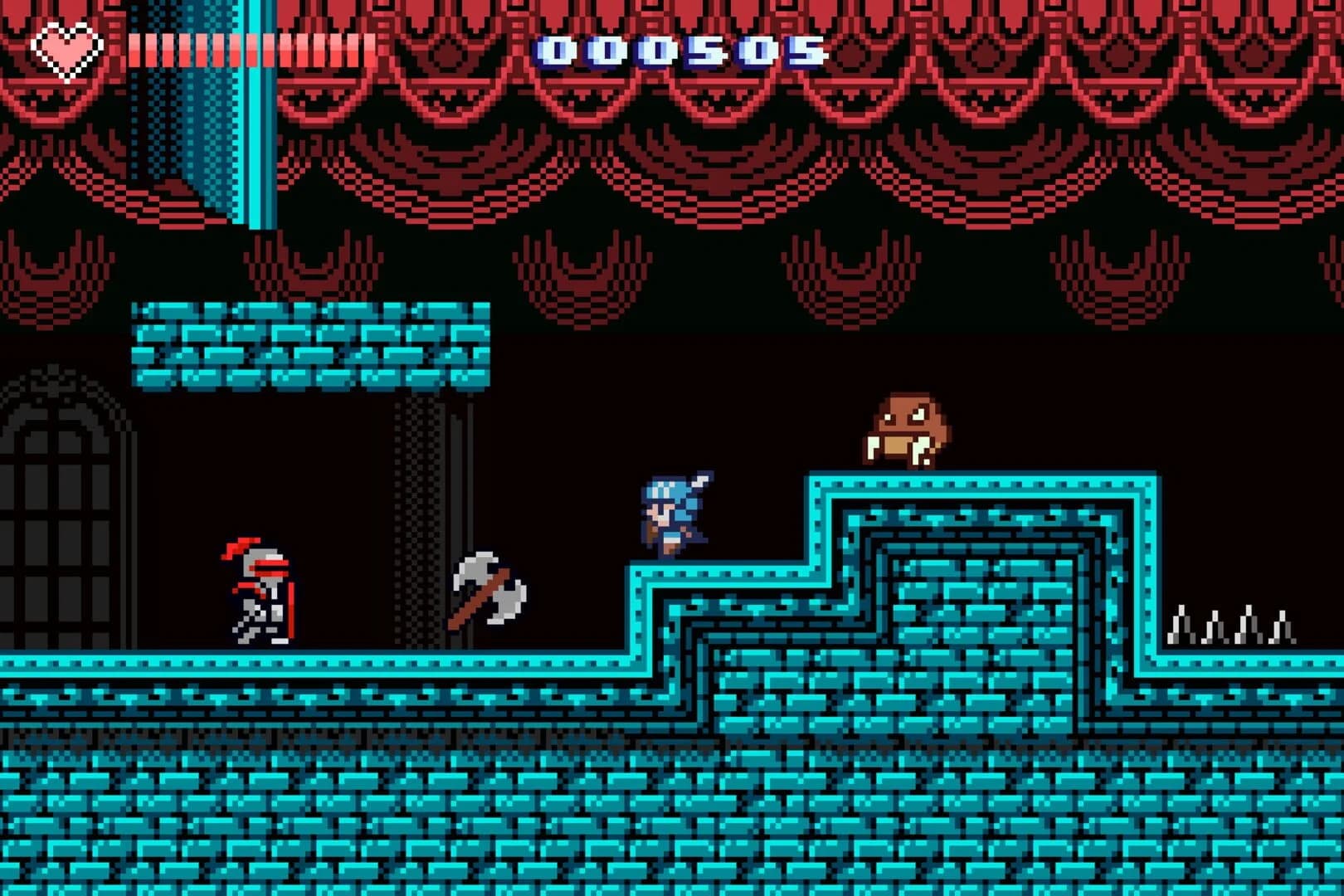Toggle the heart health indicator
This screenshot has height=896, width=1344.
pos(66,51)
